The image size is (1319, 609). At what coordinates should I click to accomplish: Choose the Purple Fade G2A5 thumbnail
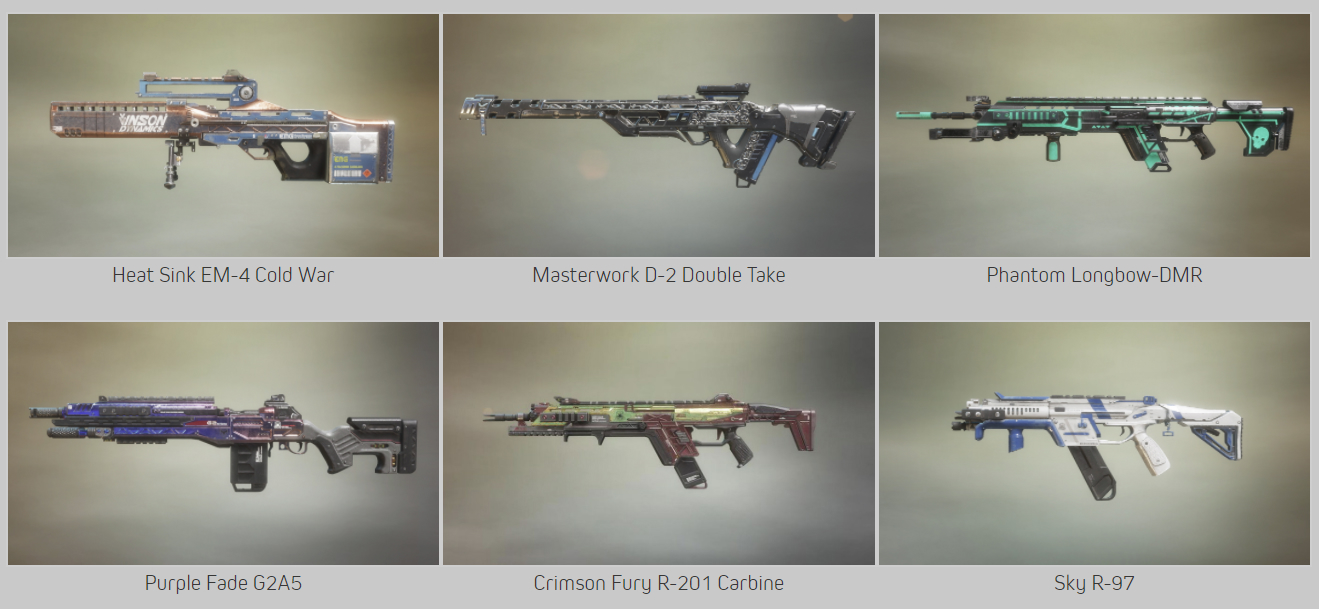coord(223,443)
